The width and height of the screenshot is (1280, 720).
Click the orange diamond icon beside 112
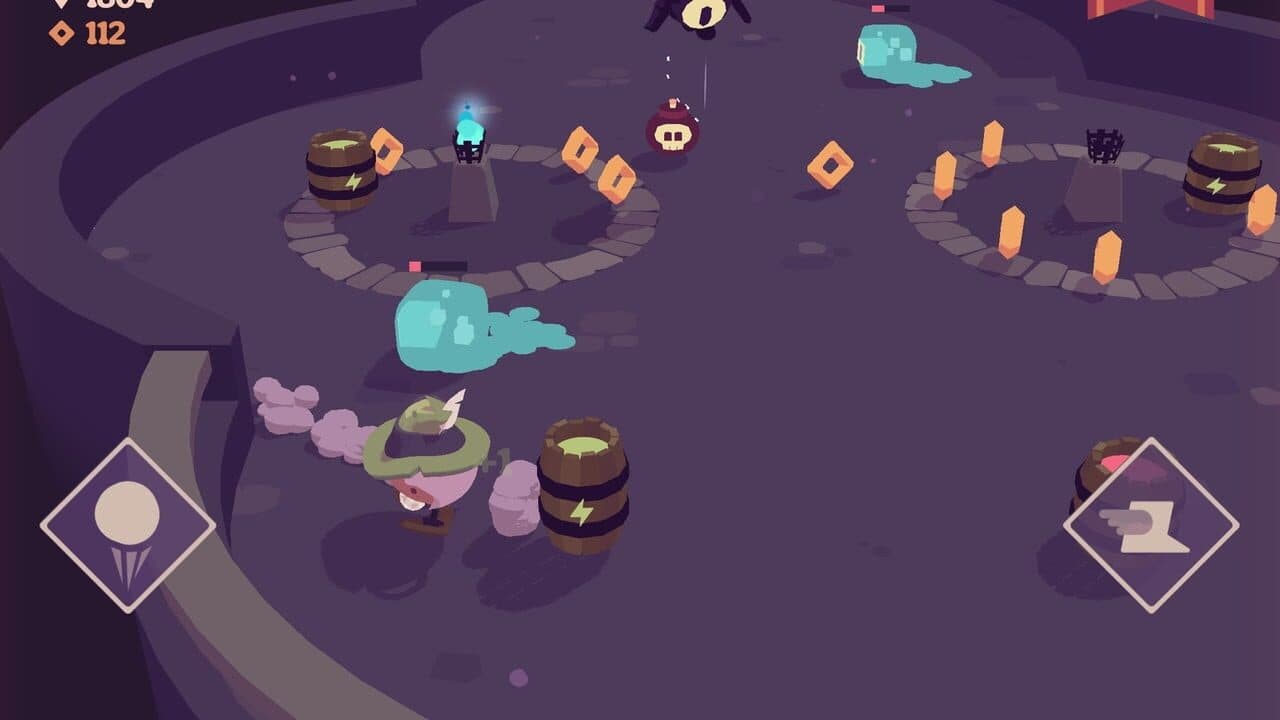63,37
